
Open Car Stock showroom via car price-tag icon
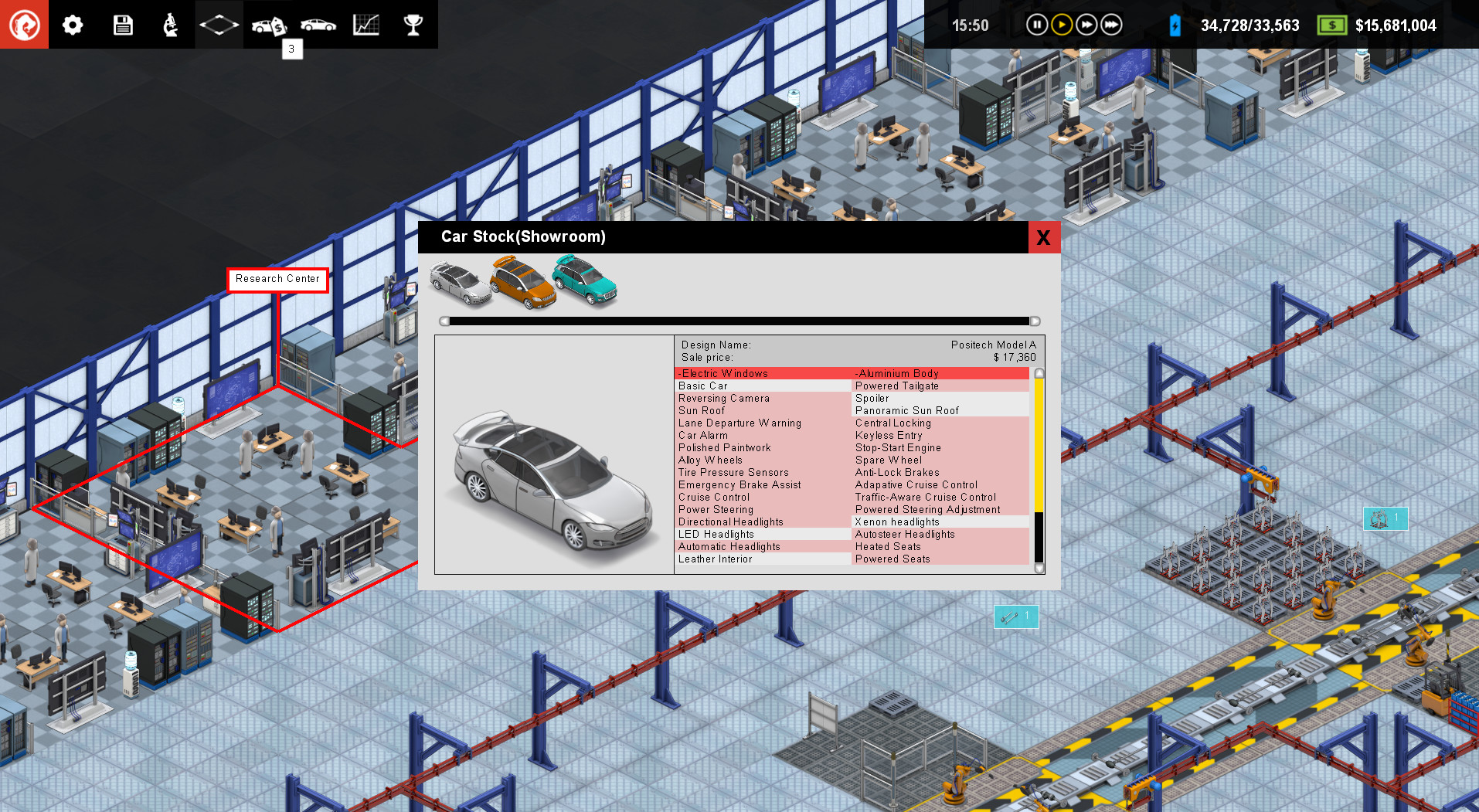(x=268, y=24)
